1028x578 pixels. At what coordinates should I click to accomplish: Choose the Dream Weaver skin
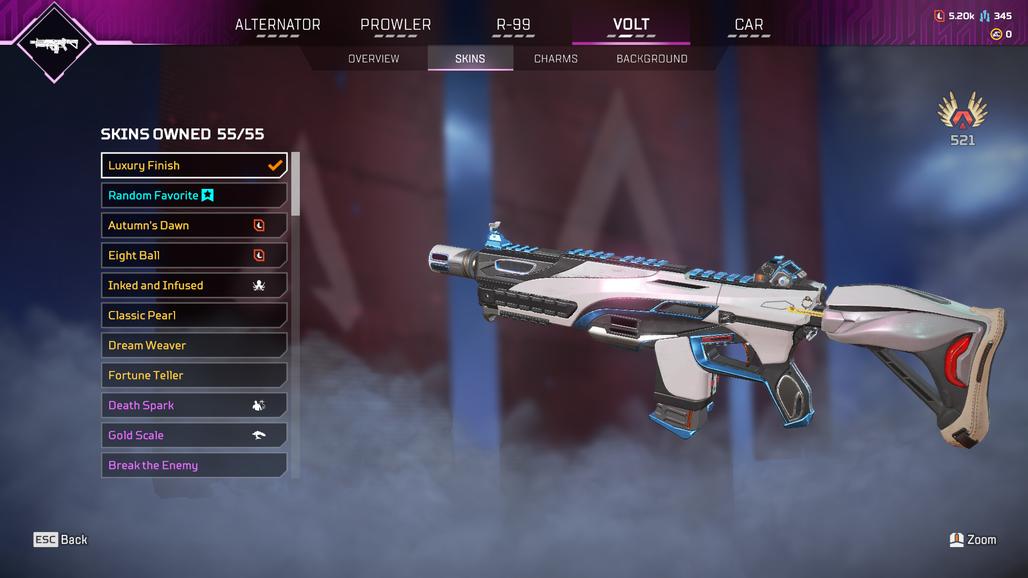[194, 345]
